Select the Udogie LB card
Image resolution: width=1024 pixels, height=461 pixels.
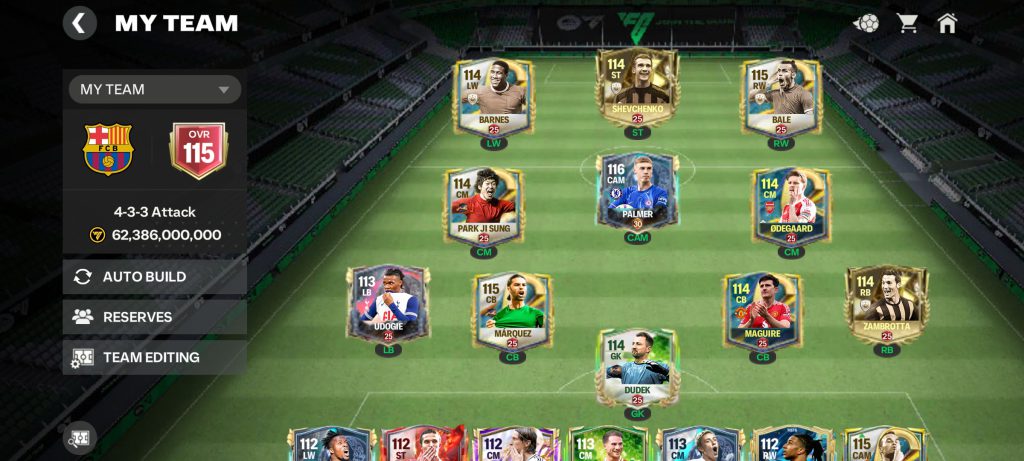coord(388,304)
